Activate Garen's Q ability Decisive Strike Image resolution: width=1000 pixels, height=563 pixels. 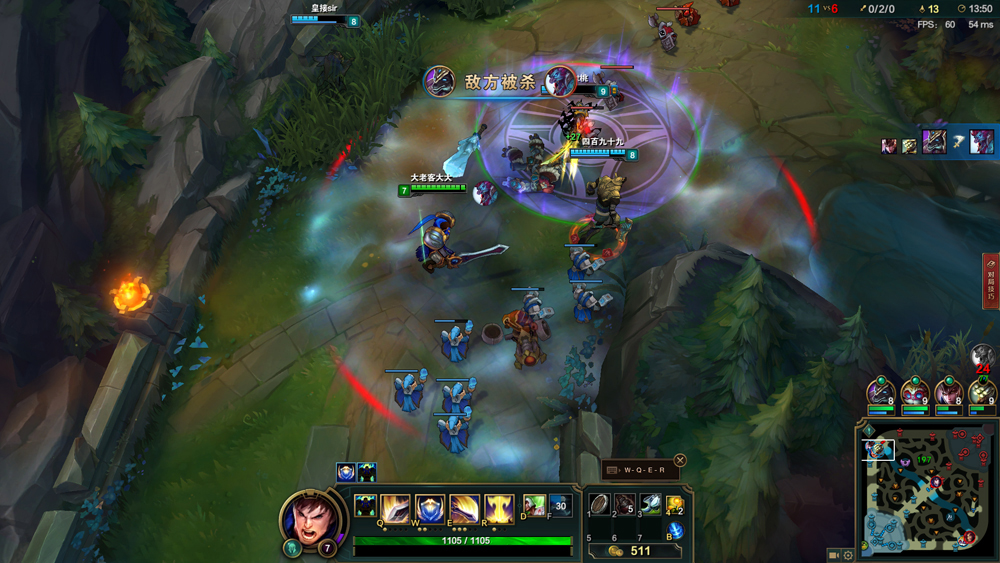395,507
